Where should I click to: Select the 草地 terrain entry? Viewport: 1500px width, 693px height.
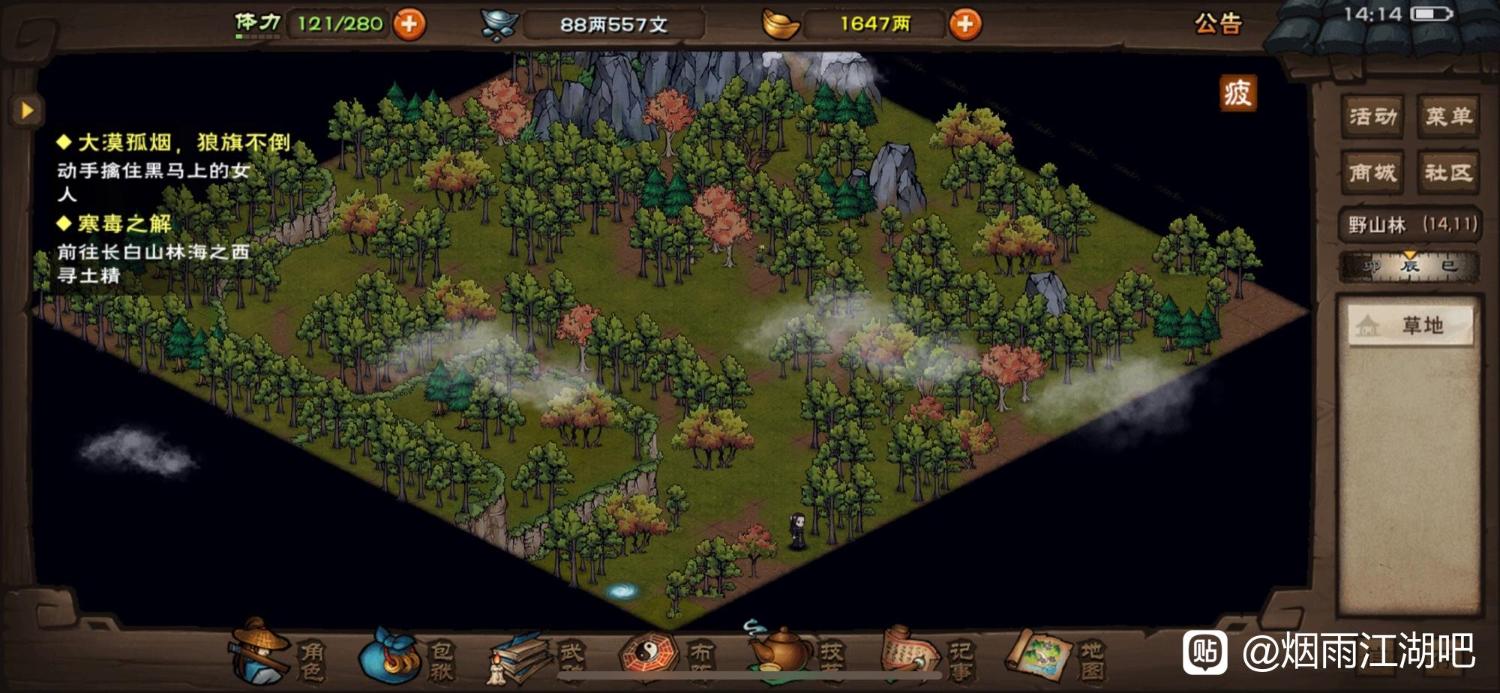coord(1410,326)
